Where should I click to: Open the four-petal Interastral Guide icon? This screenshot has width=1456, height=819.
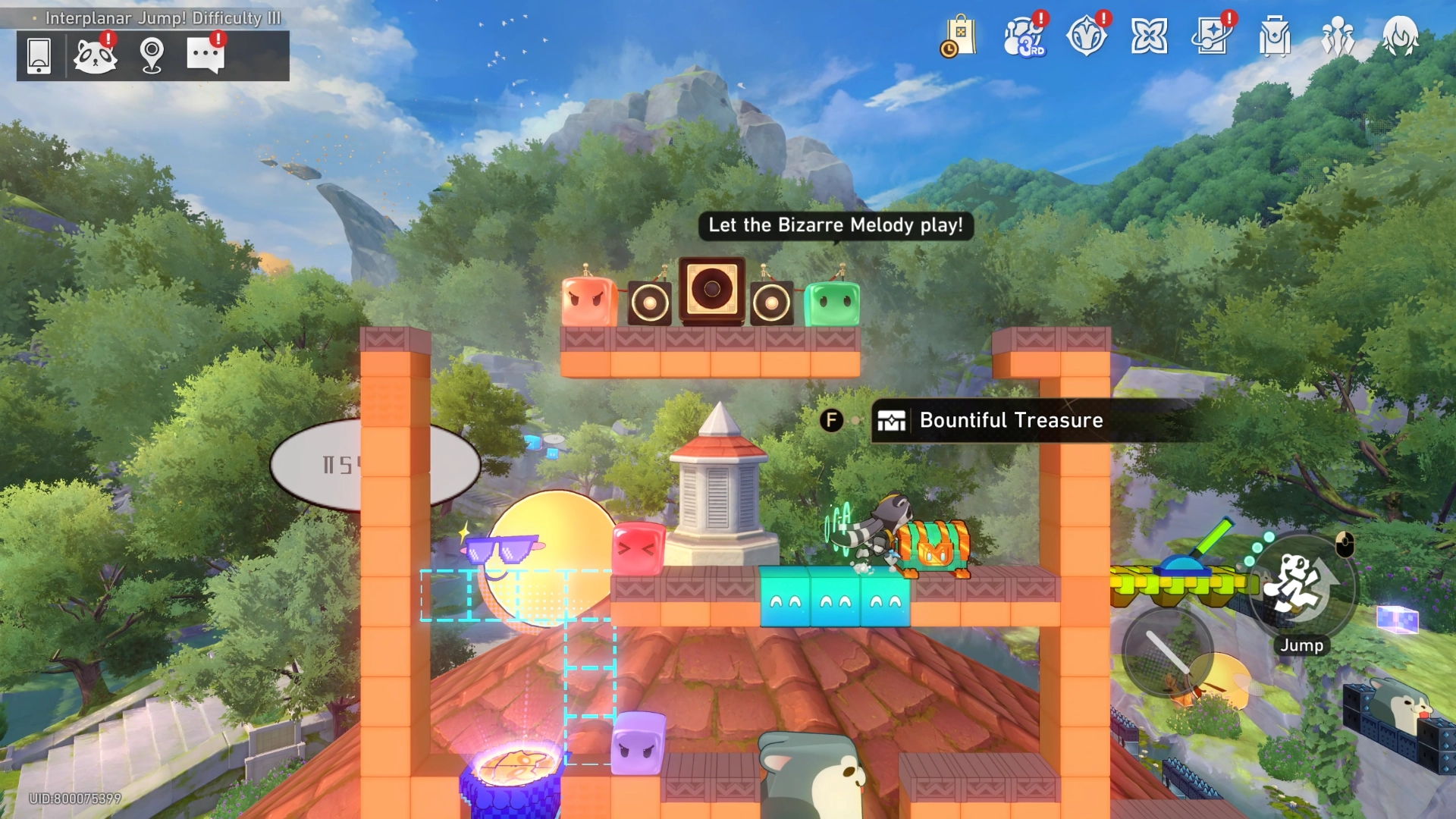tap(1150, 36)
